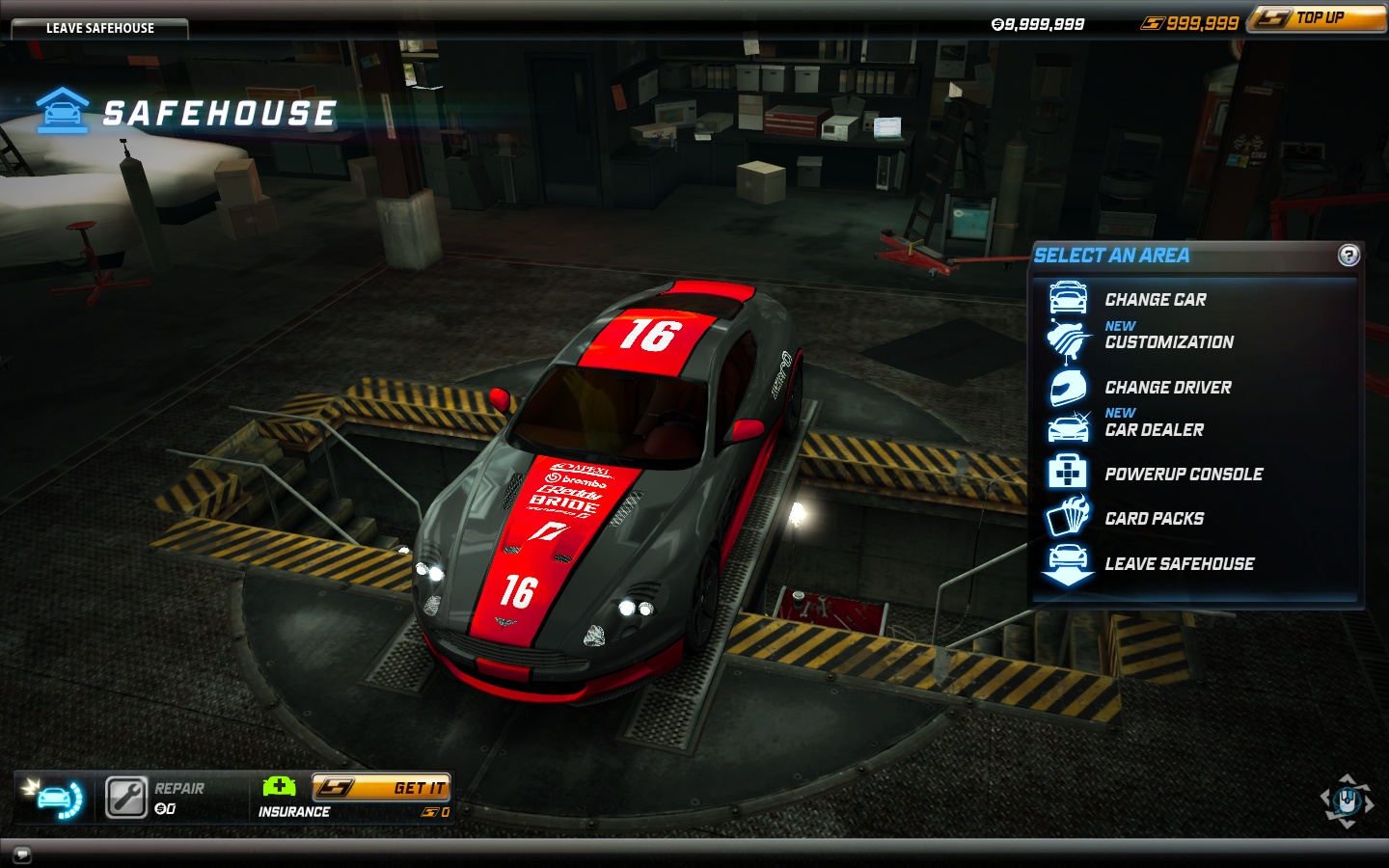Click the question mark help icon
The image size is (1389, 868).
click(1348, 256)
